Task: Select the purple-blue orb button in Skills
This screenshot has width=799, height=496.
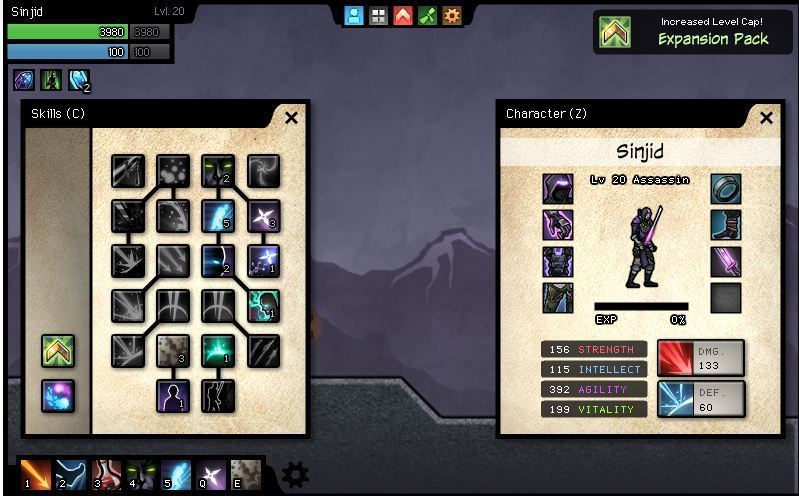Action: tap(58, 396)
